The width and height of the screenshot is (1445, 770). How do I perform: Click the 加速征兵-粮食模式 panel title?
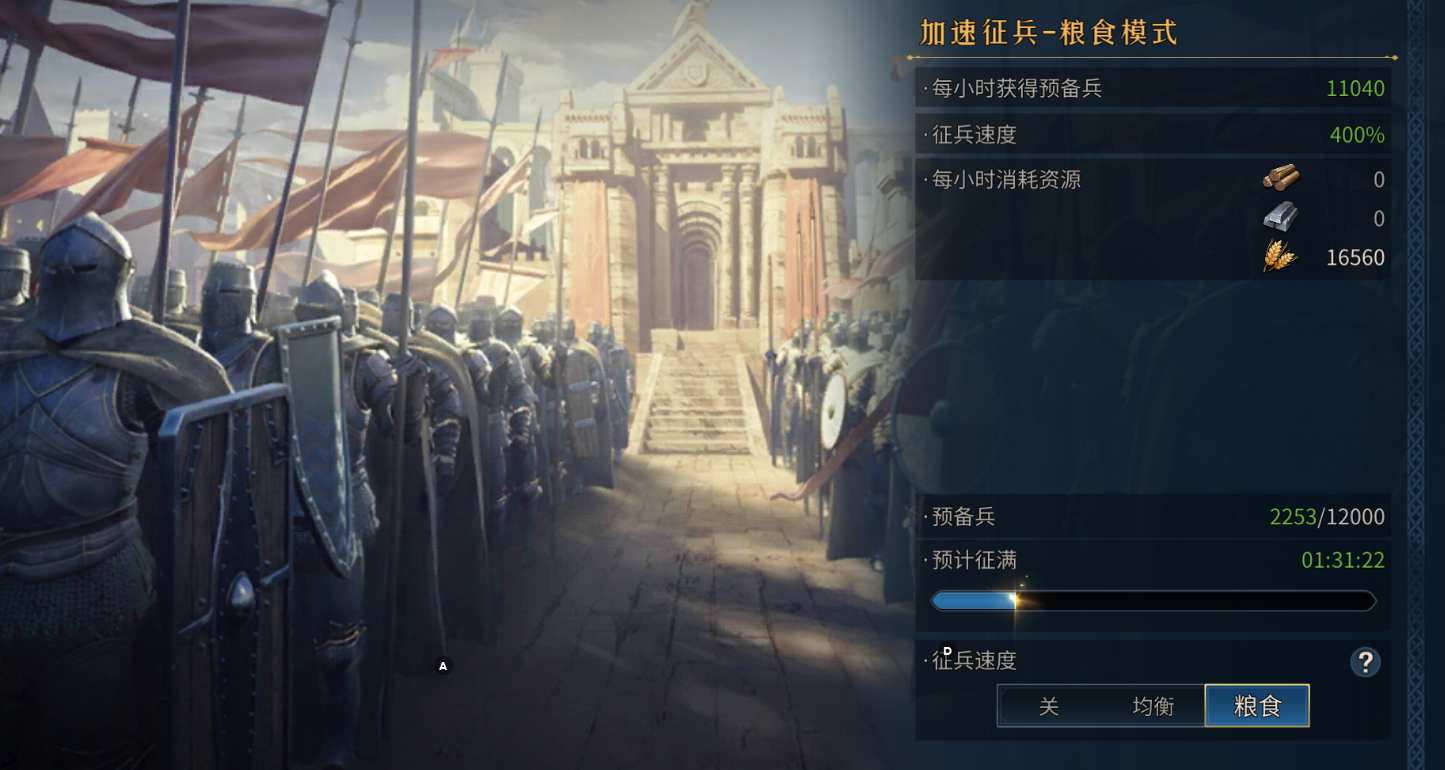[x=1045, y=33]
